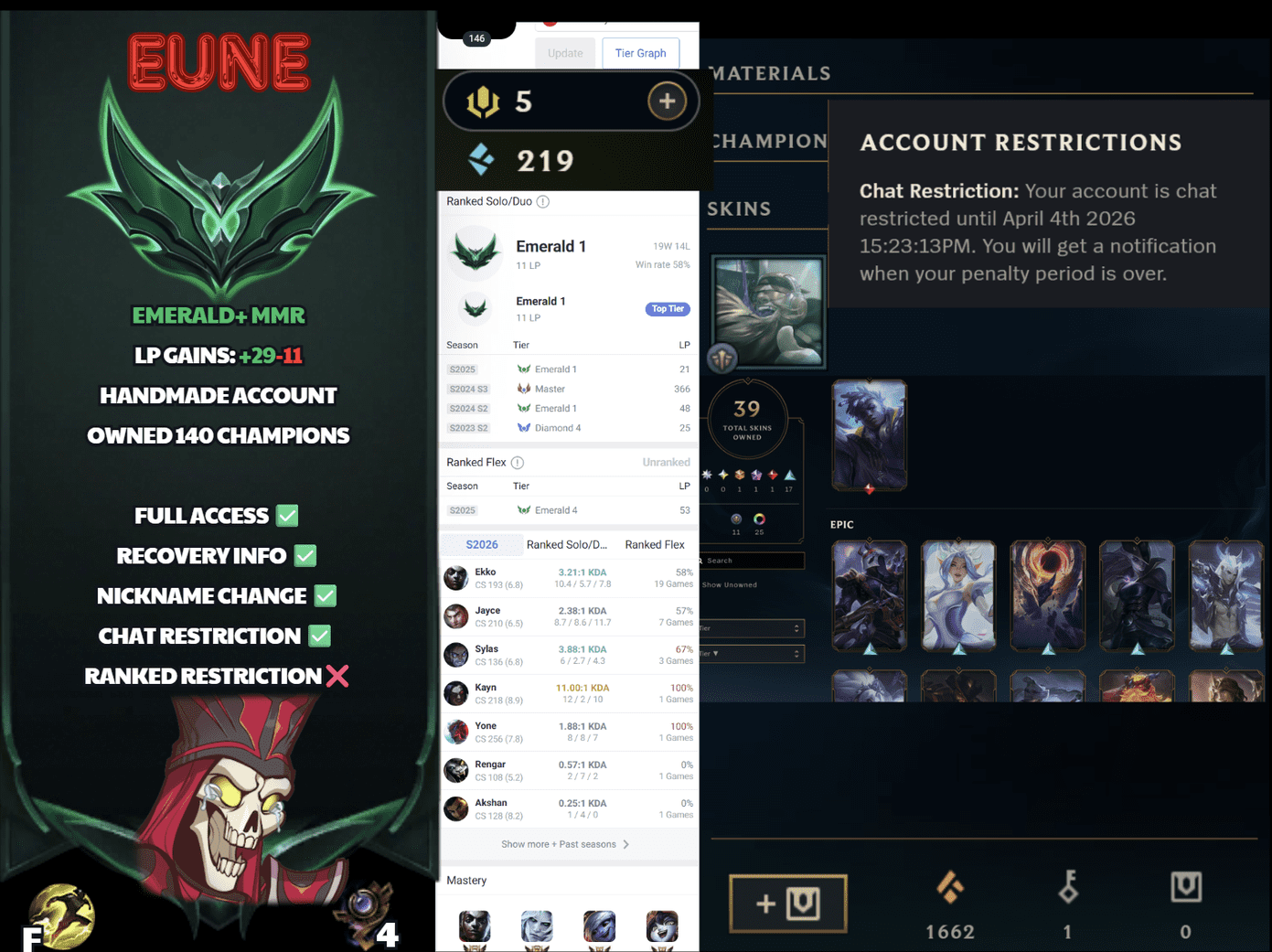This screenshot has width=1272, height=952.
Task: Click the Kayn champion icon in the stats list
Action: coord(455,693)
